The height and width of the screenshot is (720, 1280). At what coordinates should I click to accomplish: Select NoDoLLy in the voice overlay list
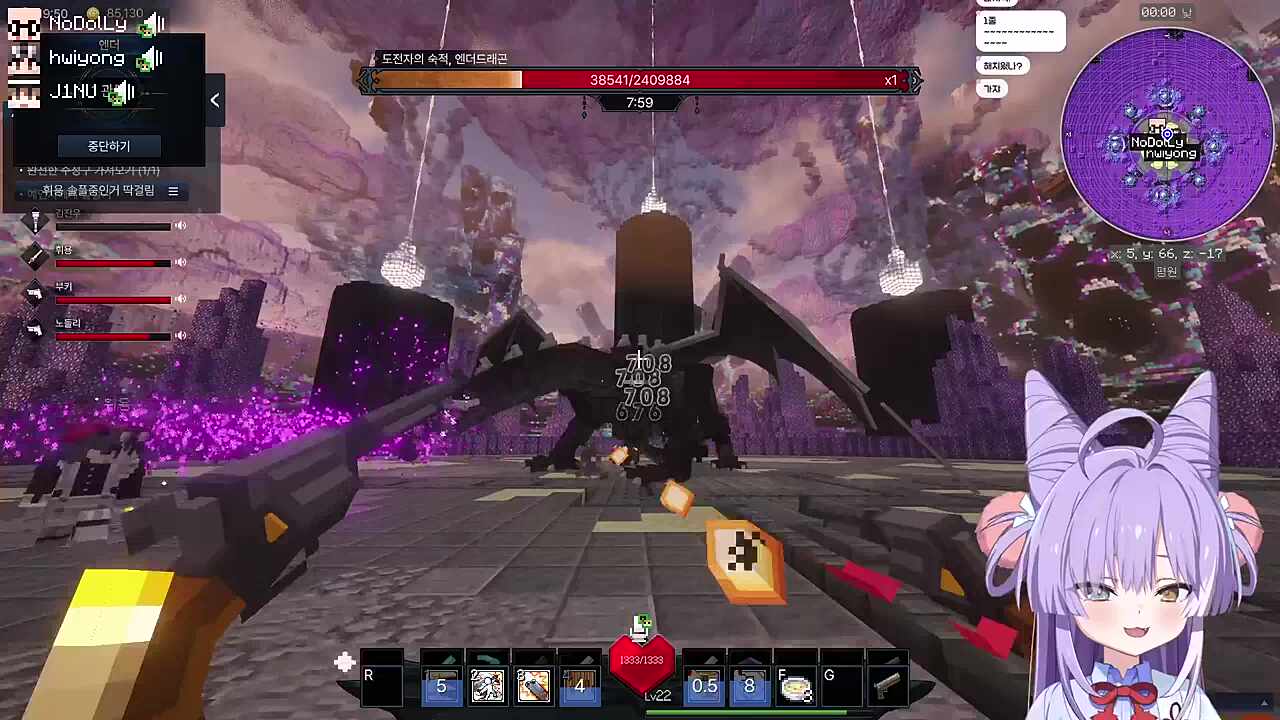[x=88, y=24]
